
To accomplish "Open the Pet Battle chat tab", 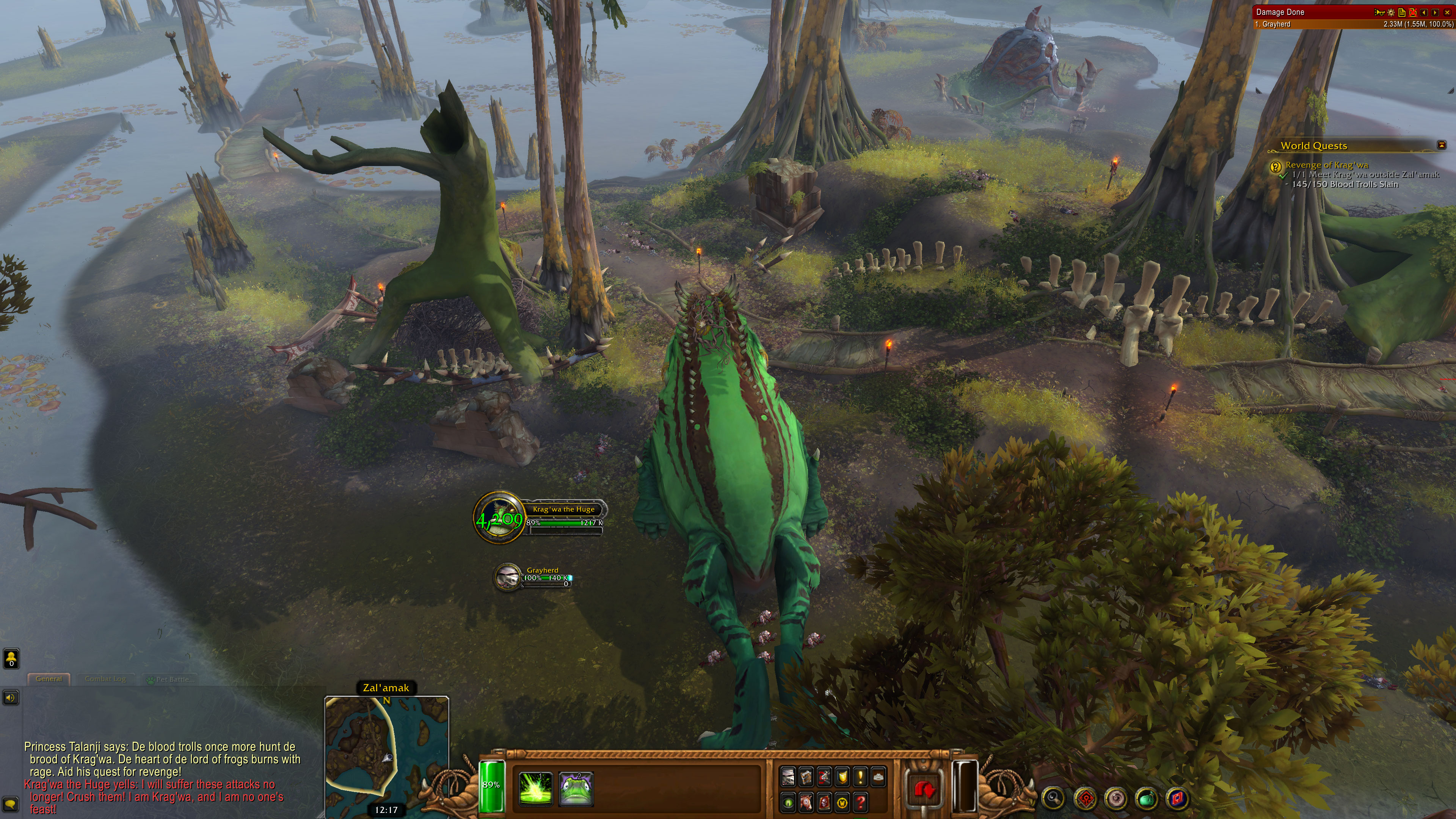I will (171, 679).
